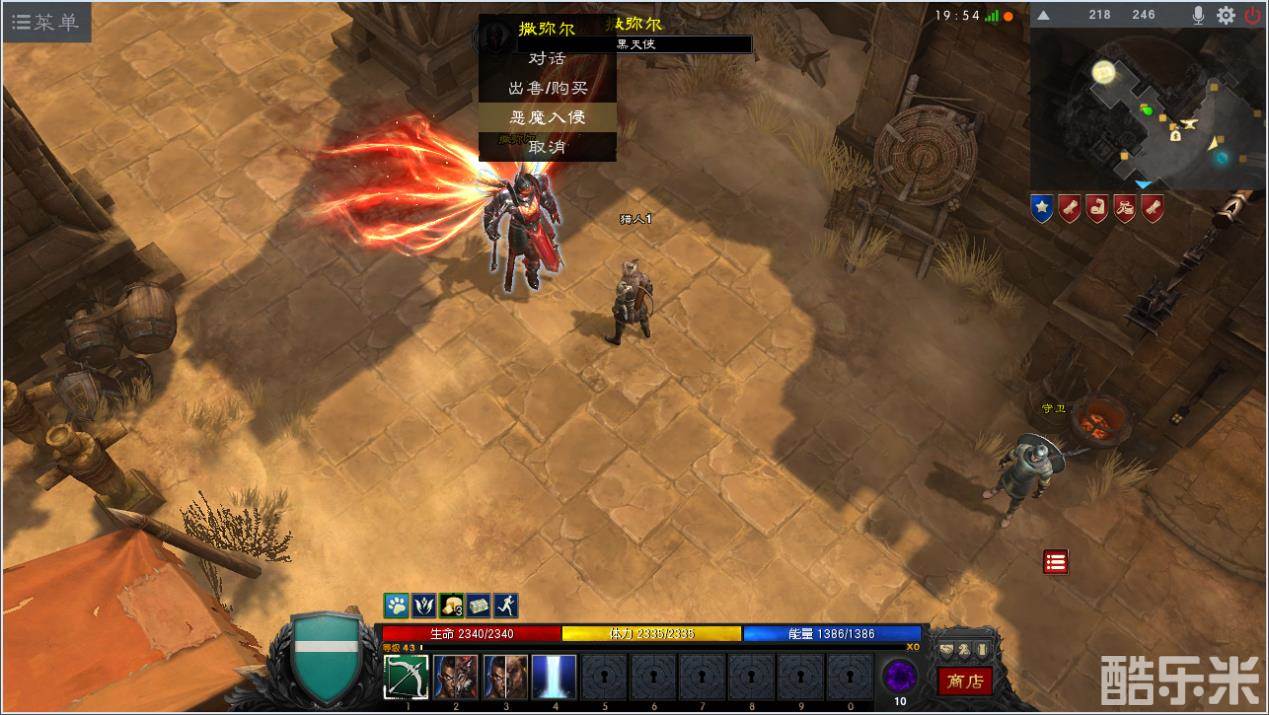Screen dimensions: 1269x715
Task: Choose the 恶魔入侵 option
Action: 547,117
